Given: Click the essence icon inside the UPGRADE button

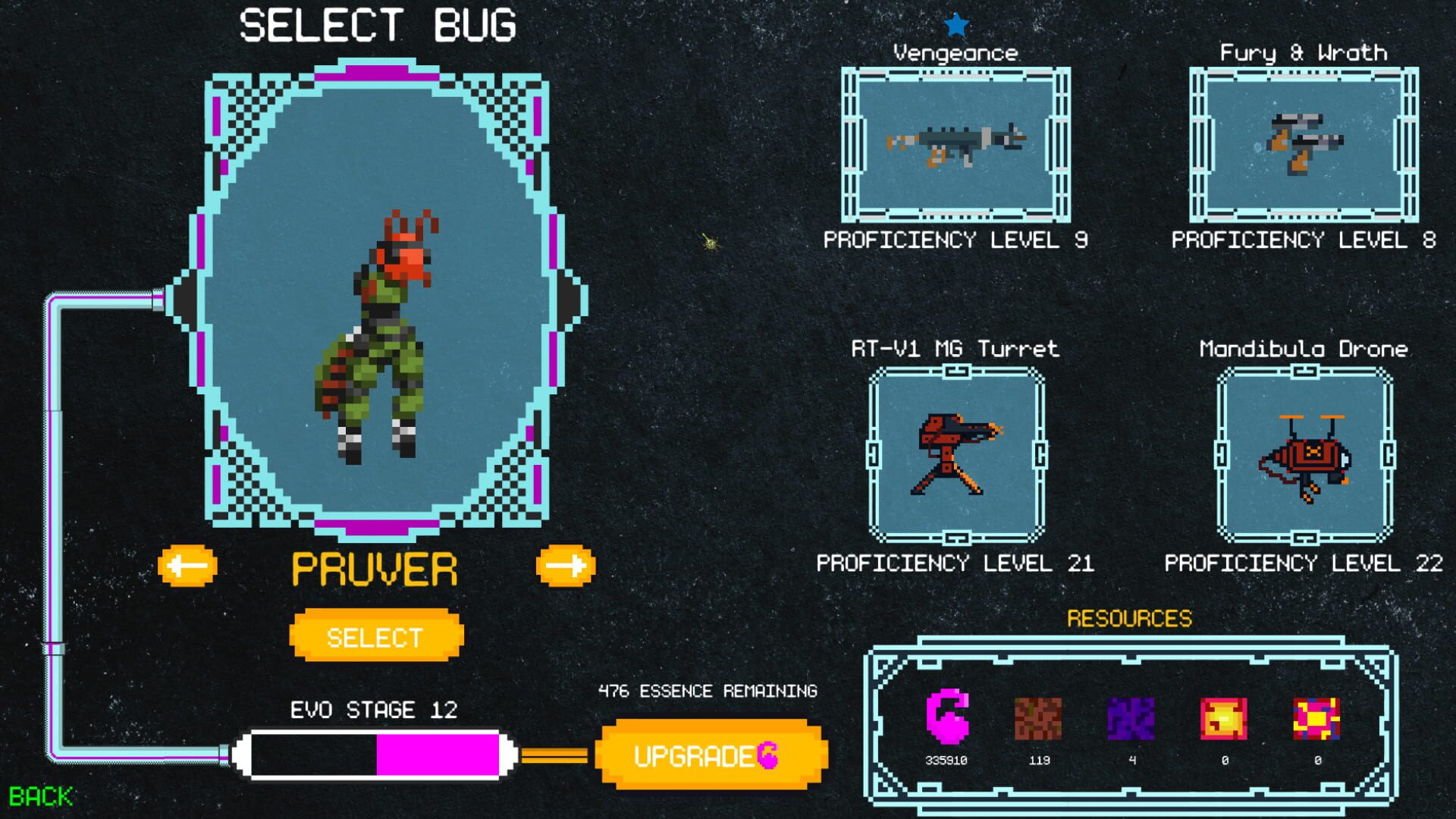Looking at the screenshot, I should pyautogui.click(x=768, y=756).
